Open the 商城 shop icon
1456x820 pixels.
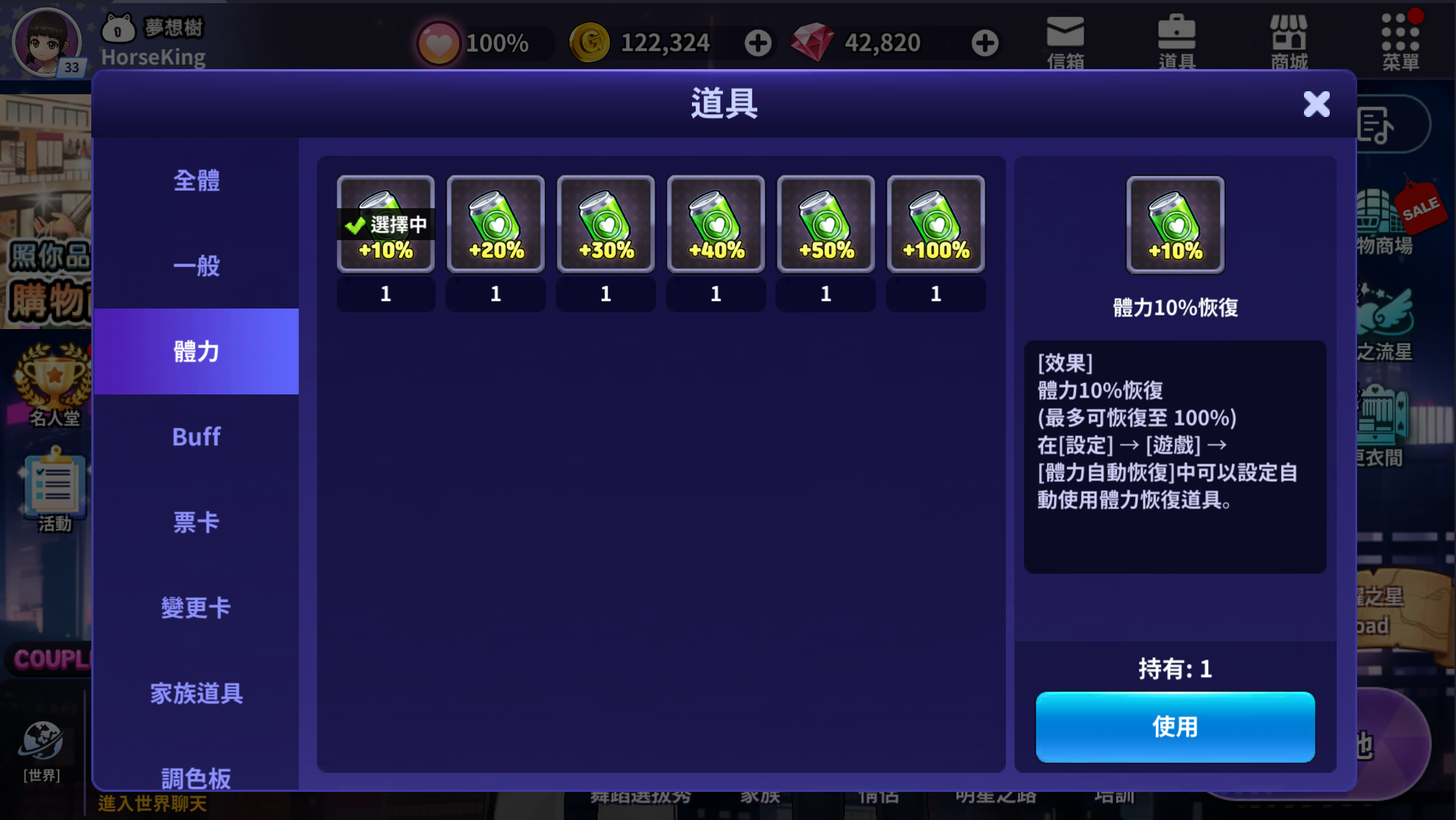pyautogui.click(x=1289, y=42)
